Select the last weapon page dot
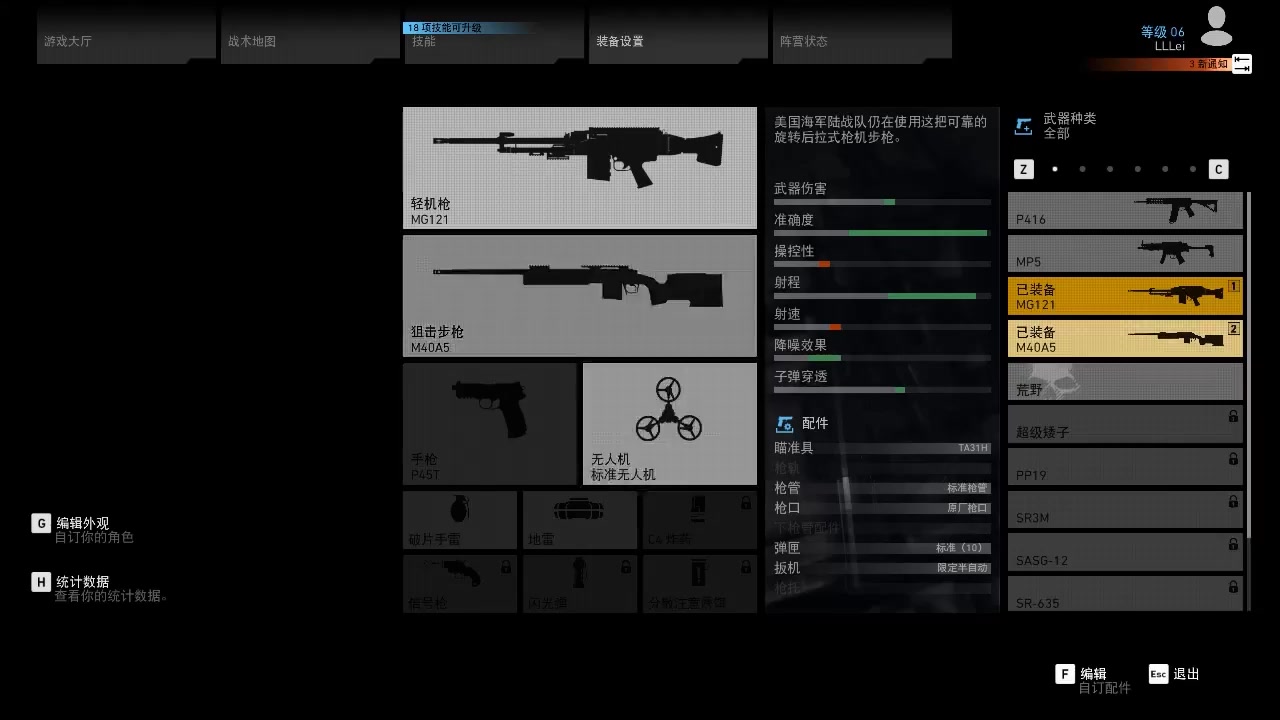The image size is (1280, 720). [x=1192, y=169]
